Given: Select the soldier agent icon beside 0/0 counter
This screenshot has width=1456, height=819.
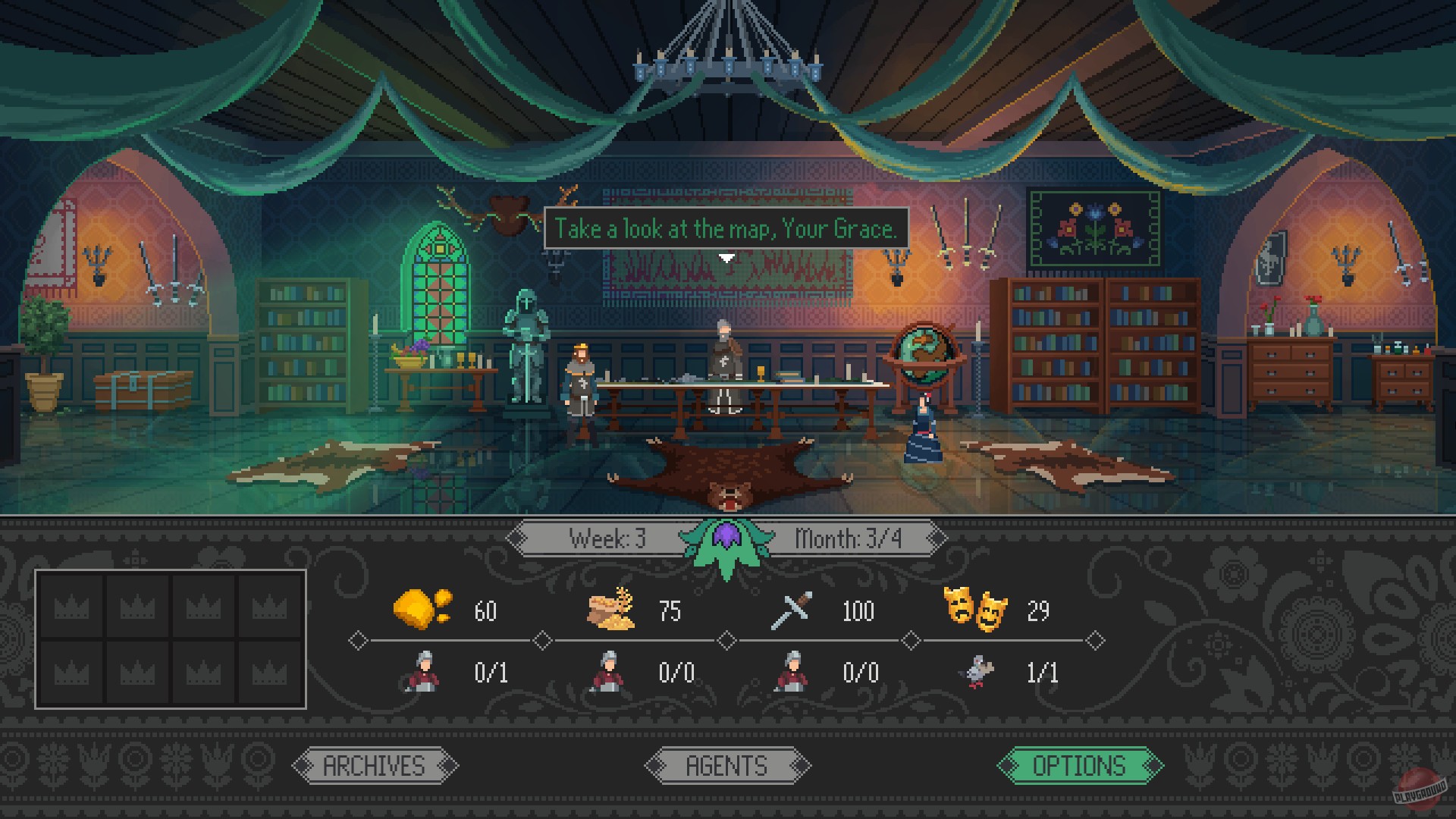Looking at the screenshot, I should (789, 673).
